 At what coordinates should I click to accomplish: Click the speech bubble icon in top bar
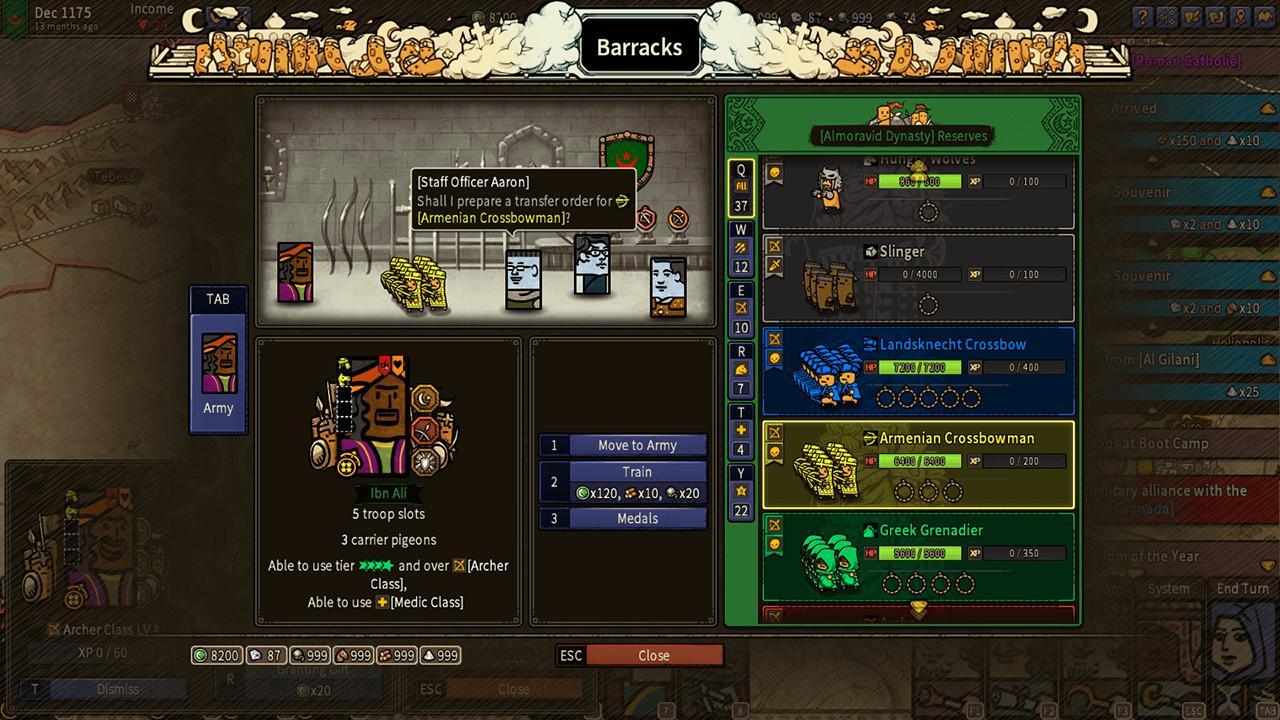1216,17
